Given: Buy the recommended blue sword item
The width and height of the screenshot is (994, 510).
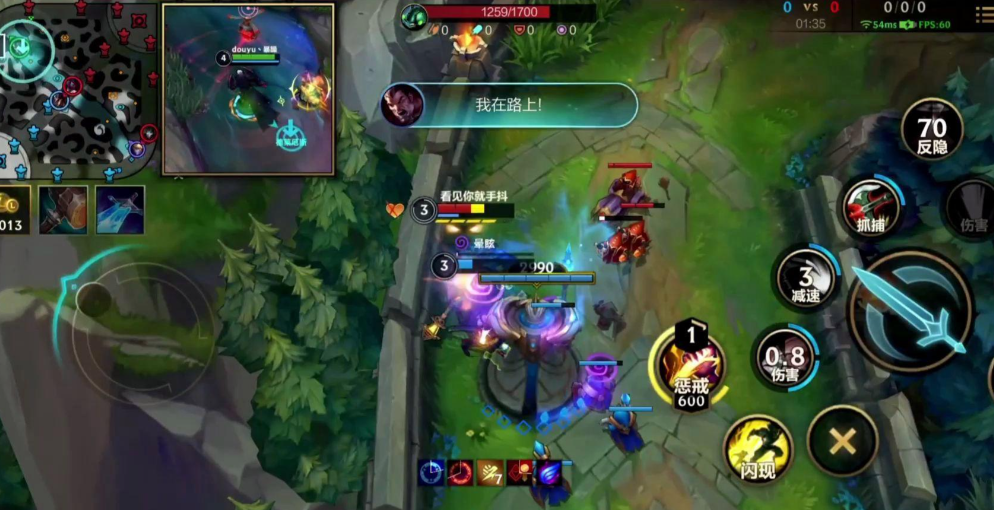Looking at the screenshot, I should [120, 209].
